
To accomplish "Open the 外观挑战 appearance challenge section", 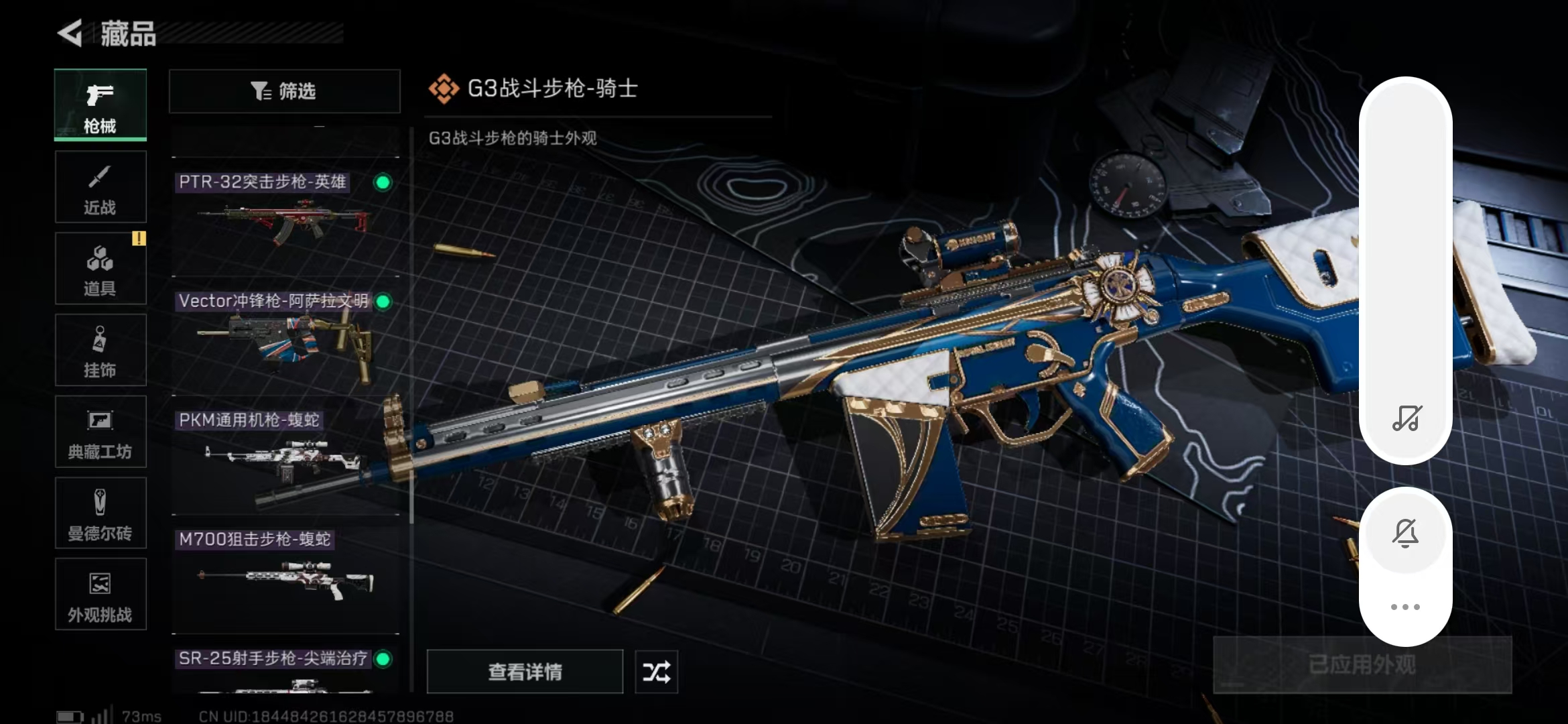I will [99, 595].
